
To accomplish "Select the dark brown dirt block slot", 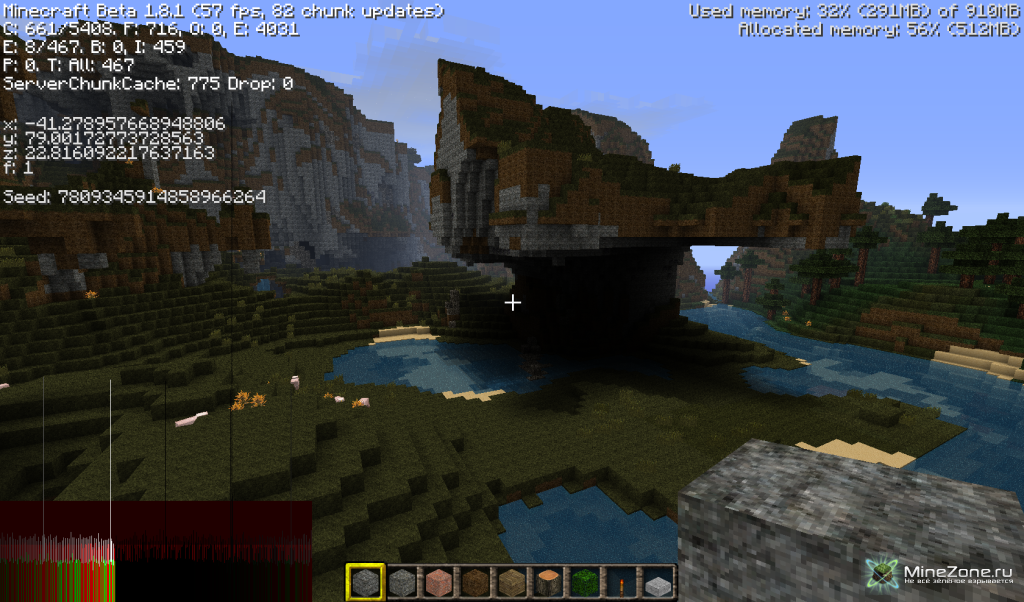I will (474, 583).
